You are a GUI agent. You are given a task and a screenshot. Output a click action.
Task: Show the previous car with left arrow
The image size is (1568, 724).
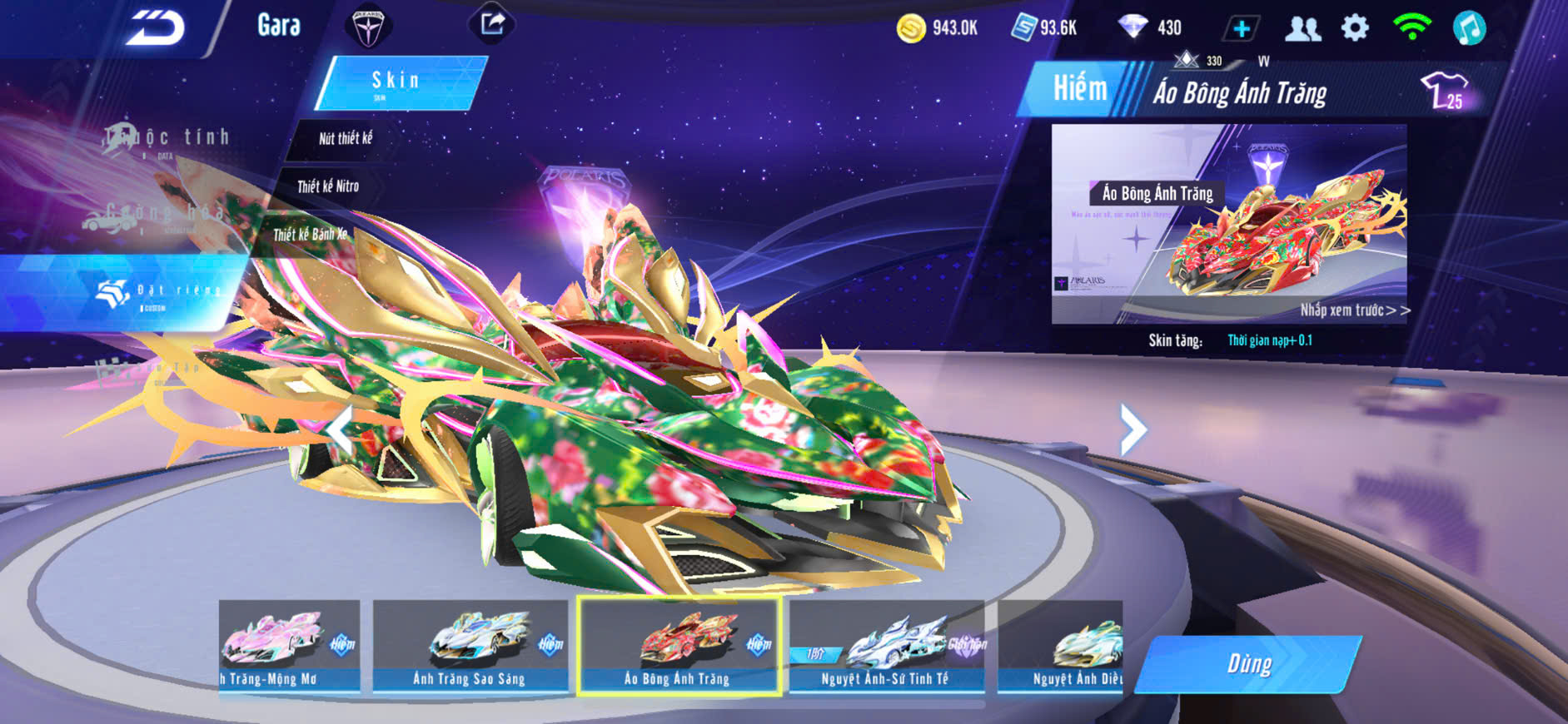click(x=341, y=431)
